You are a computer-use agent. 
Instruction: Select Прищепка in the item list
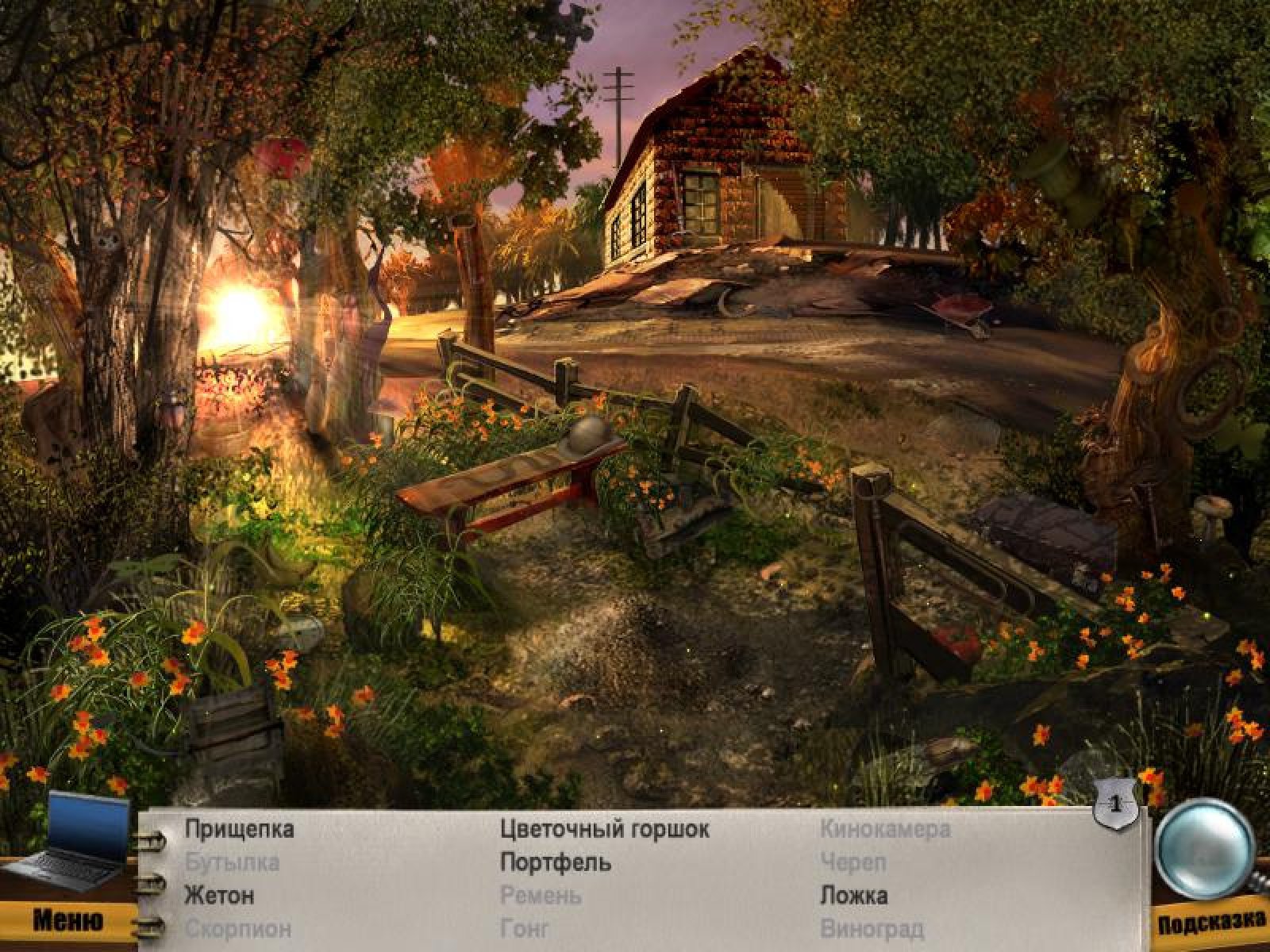239,829
